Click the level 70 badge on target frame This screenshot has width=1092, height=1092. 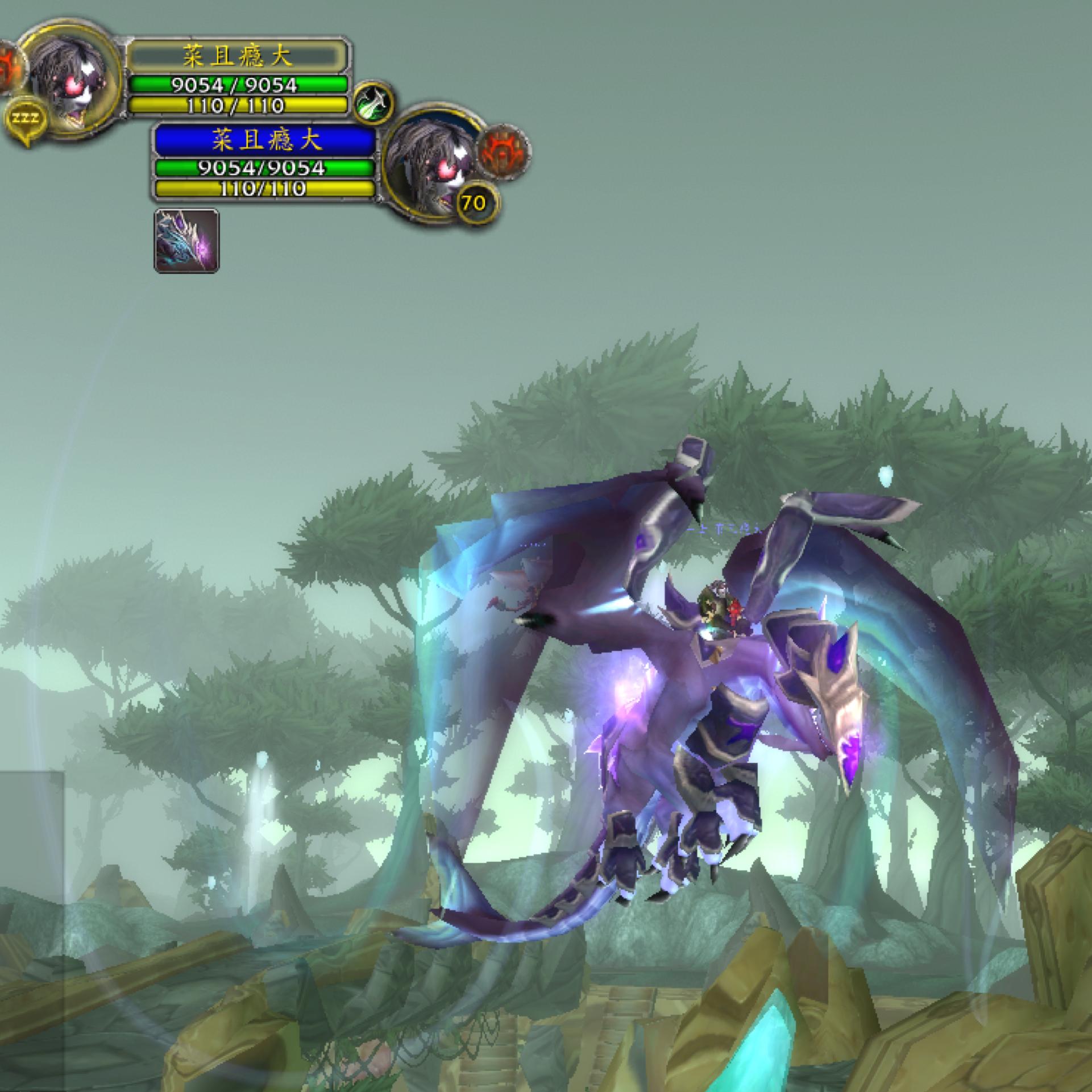click(475, 202)
